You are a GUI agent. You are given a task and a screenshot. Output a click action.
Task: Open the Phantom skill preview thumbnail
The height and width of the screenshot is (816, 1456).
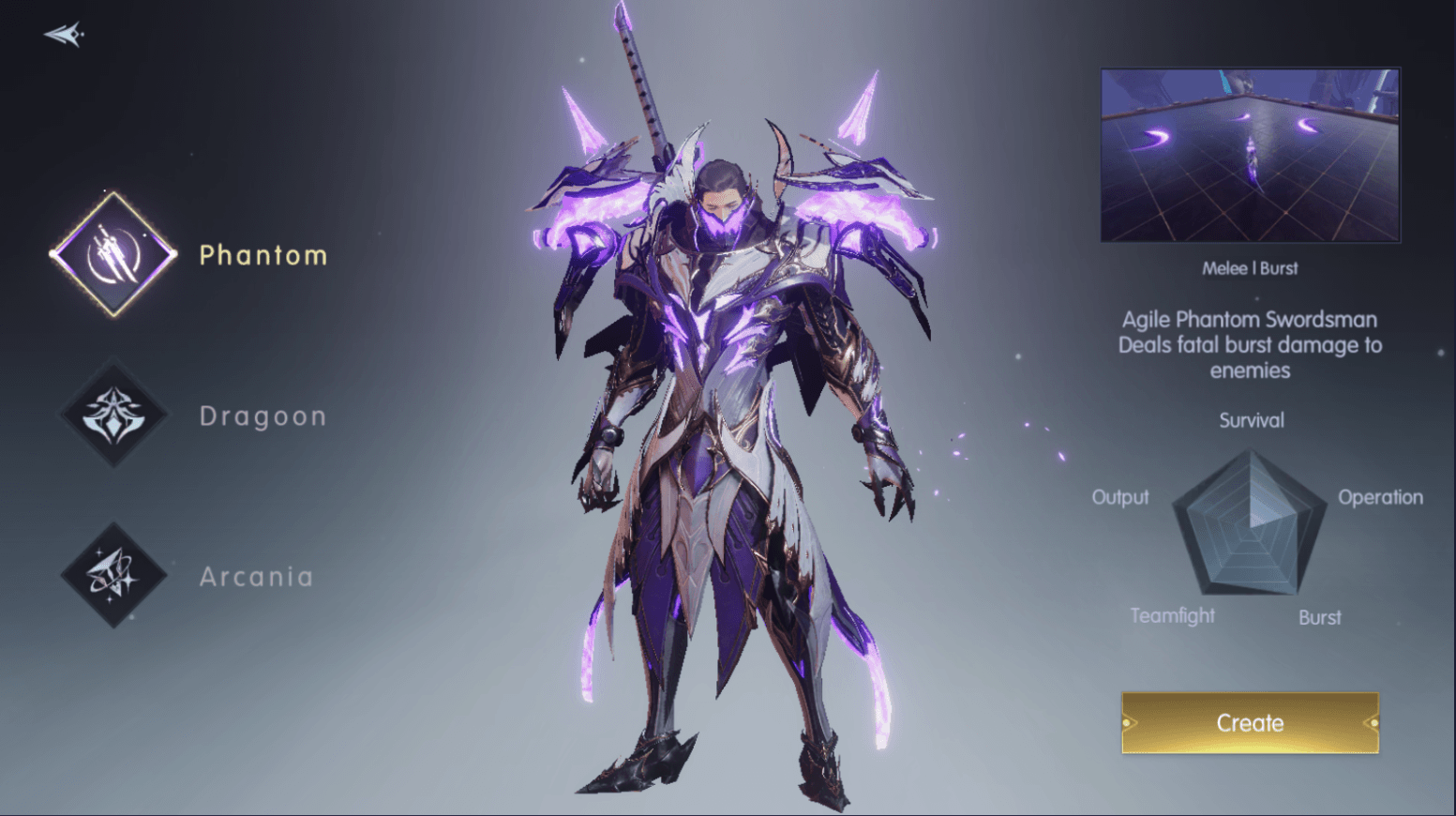pyautogui.click(x=1250, y=155)
